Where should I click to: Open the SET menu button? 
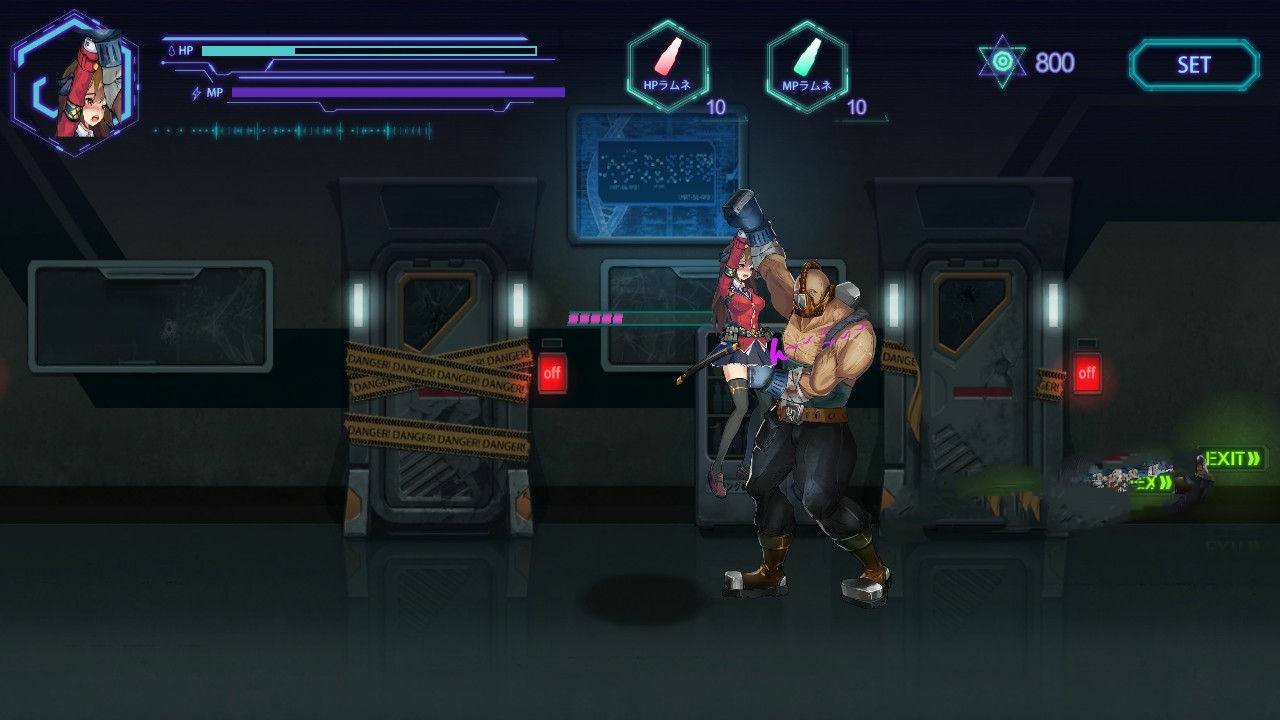1194,65
